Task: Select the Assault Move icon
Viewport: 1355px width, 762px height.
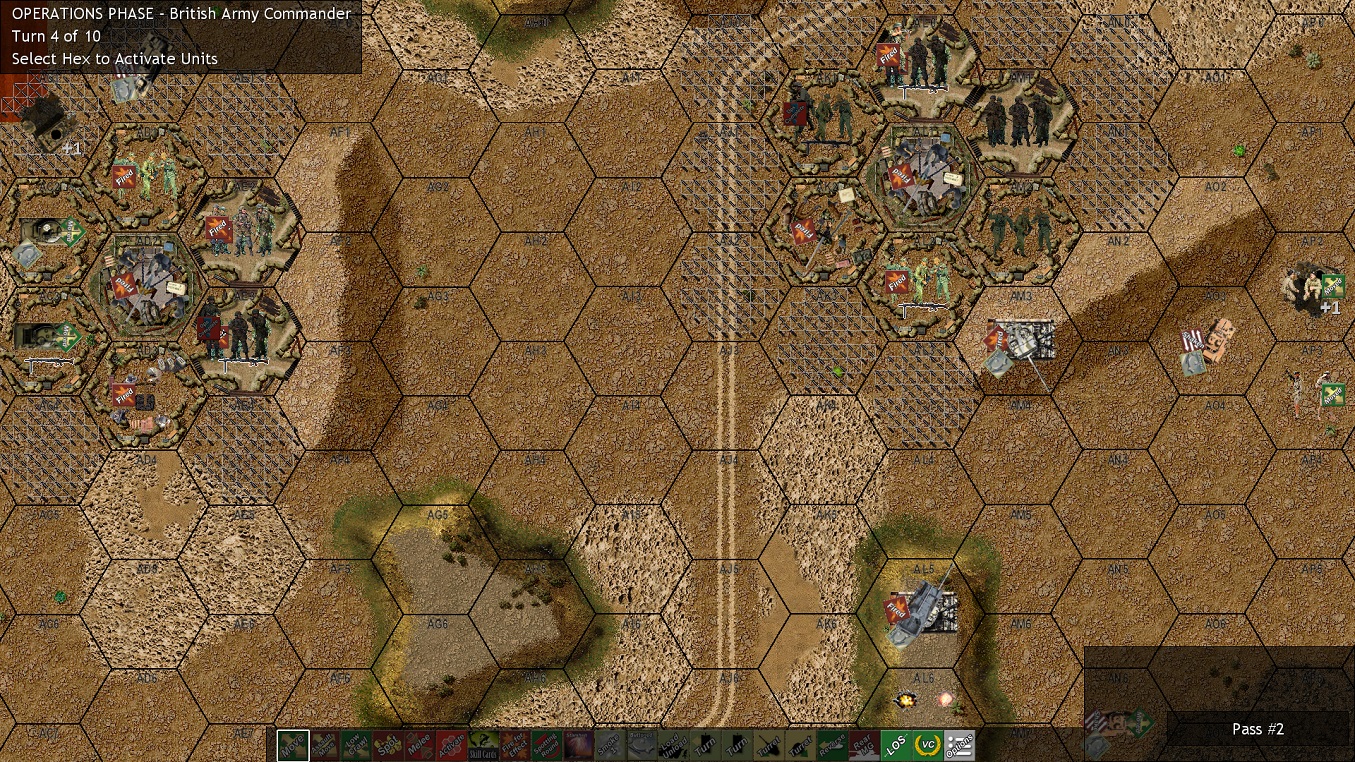Action: pyautogui.click(x=324, y=745)
